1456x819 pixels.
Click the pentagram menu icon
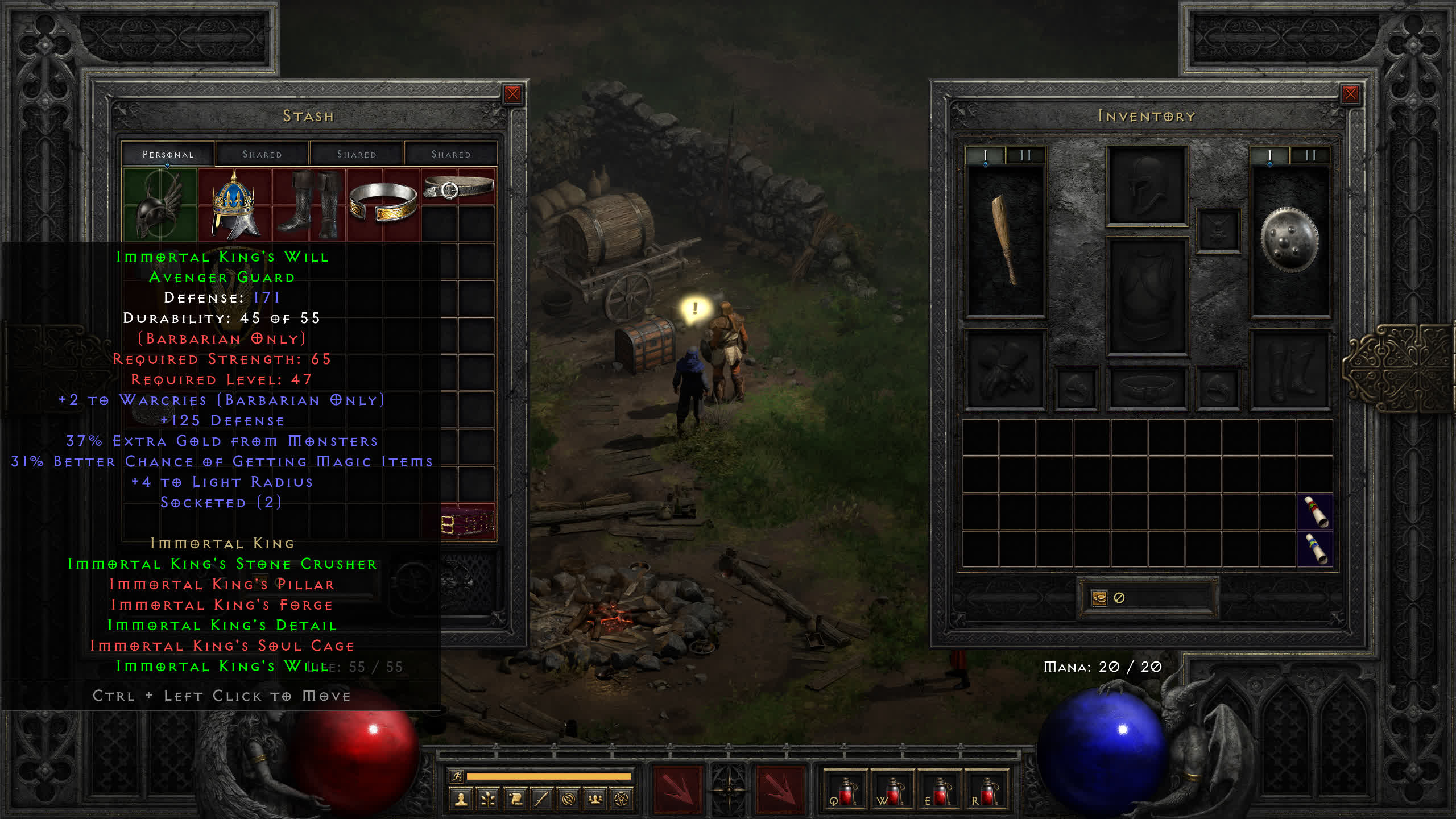click(622, 800)
